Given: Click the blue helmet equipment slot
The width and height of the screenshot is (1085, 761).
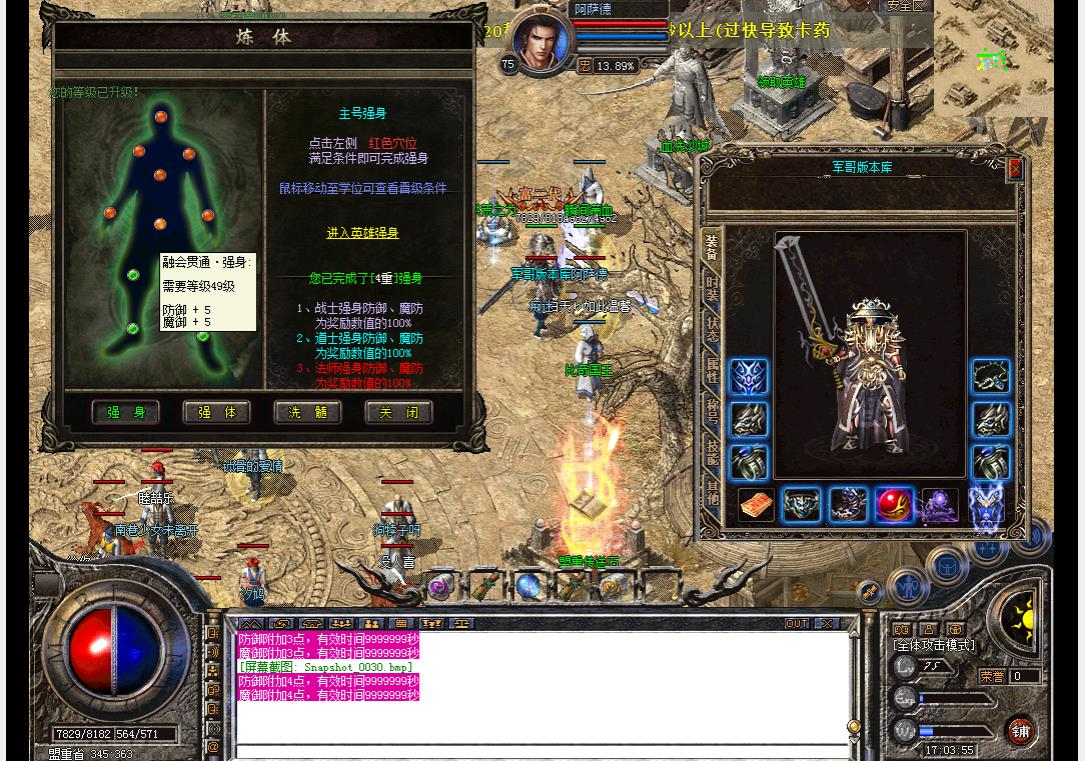Looking at the screenshot, I should pyautogui.click(x=748, y=377).
